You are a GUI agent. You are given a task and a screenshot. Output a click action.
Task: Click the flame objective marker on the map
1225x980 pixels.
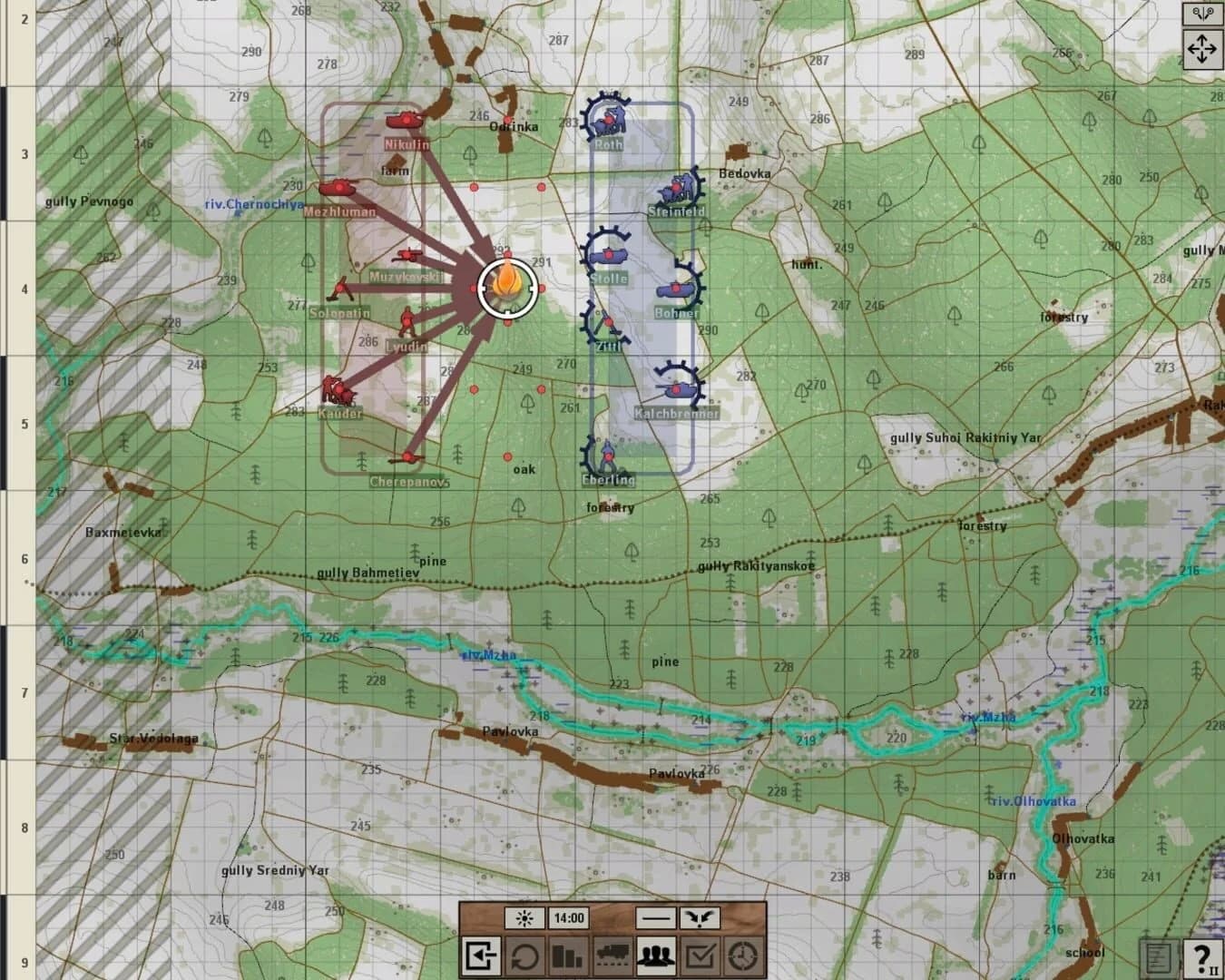(505, 288)
